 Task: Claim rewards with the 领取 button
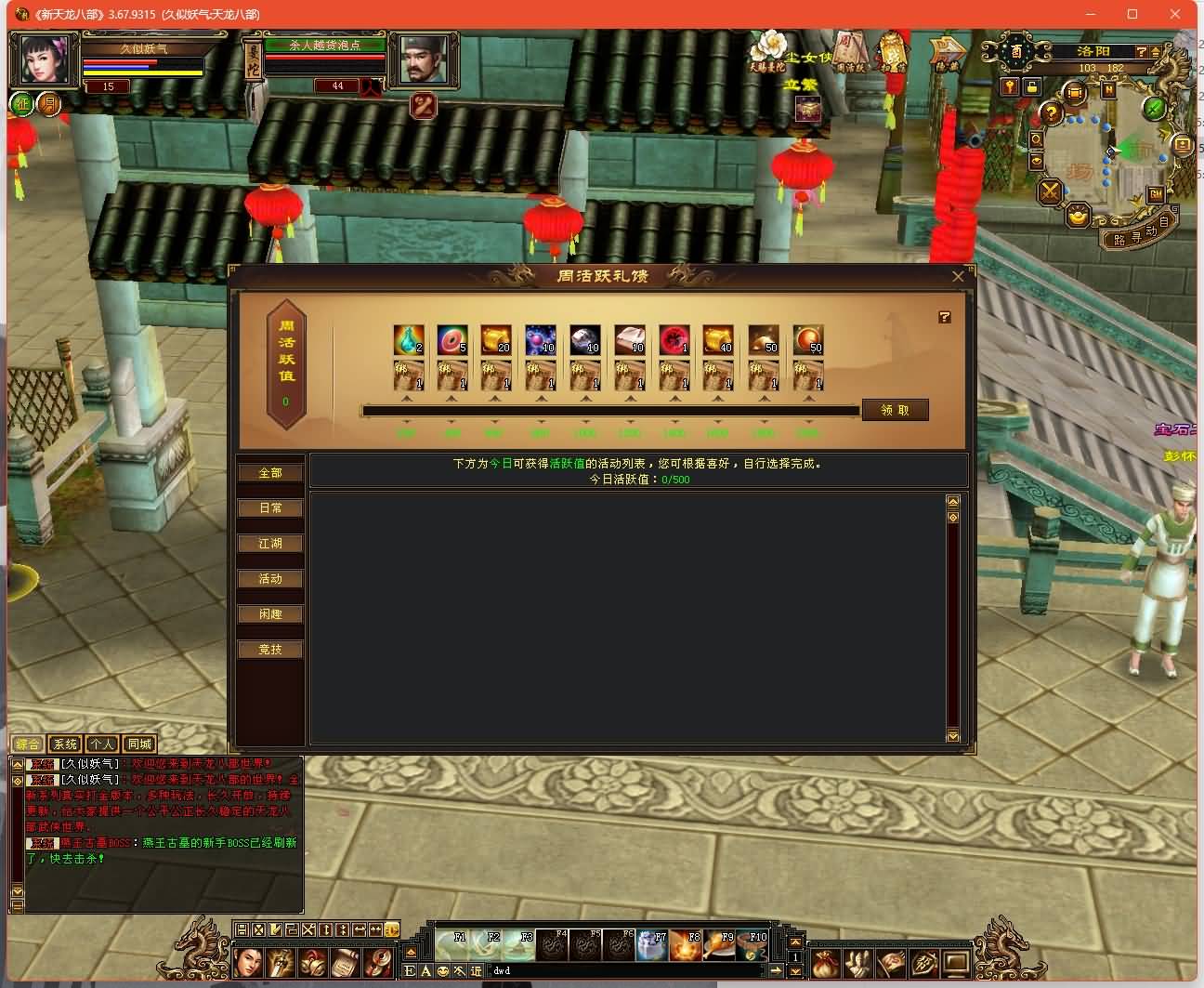click(x=895, y=410)
